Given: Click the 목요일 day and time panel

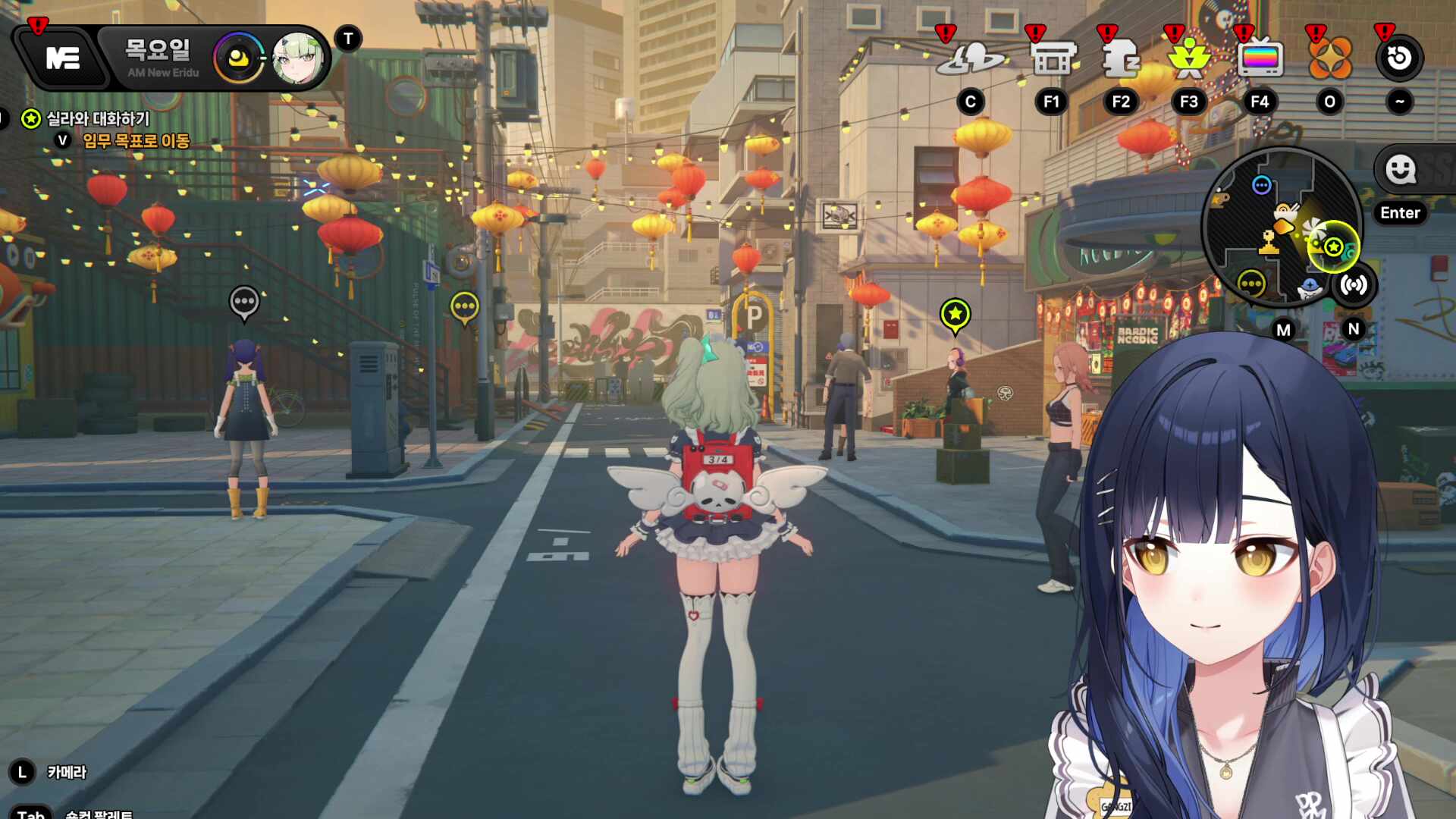Looking at the screenshot, I should [159, 58].
